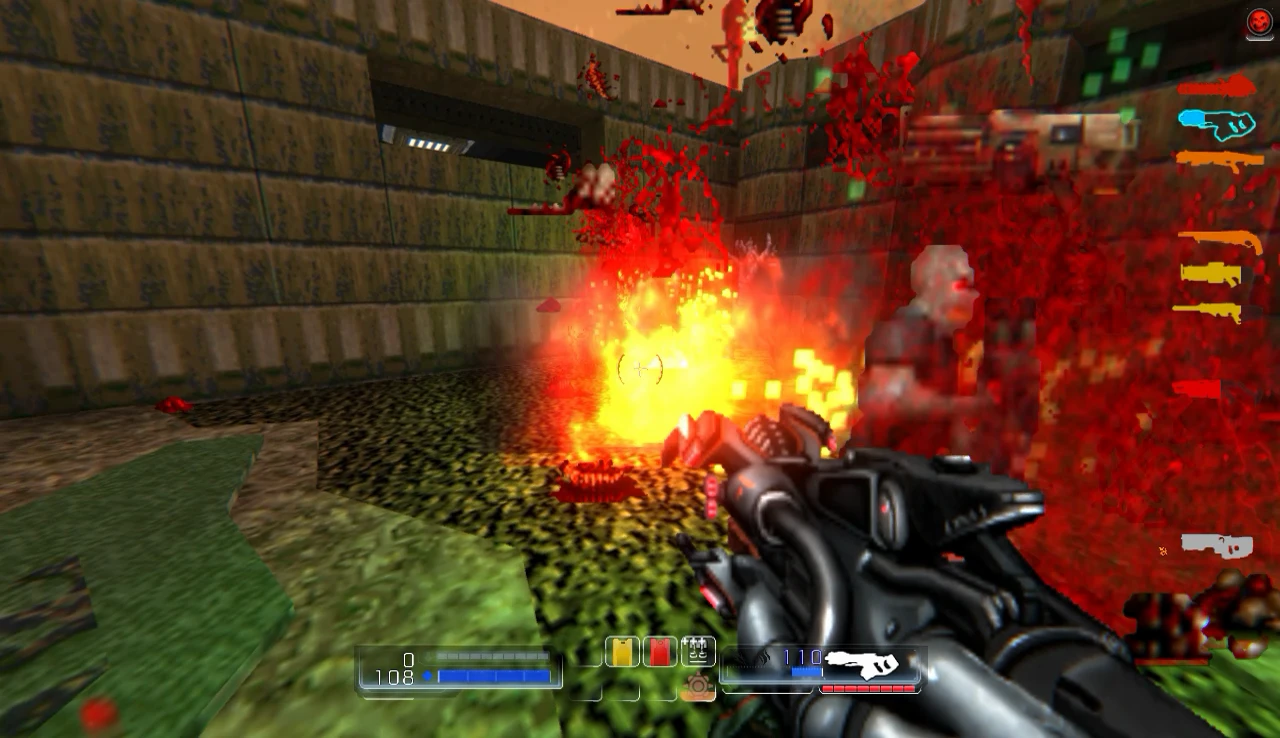The height and width of the screenshot is (738, 1280).
Task: Select the yellow keycard inventory slot
Action: pos(622,652)
